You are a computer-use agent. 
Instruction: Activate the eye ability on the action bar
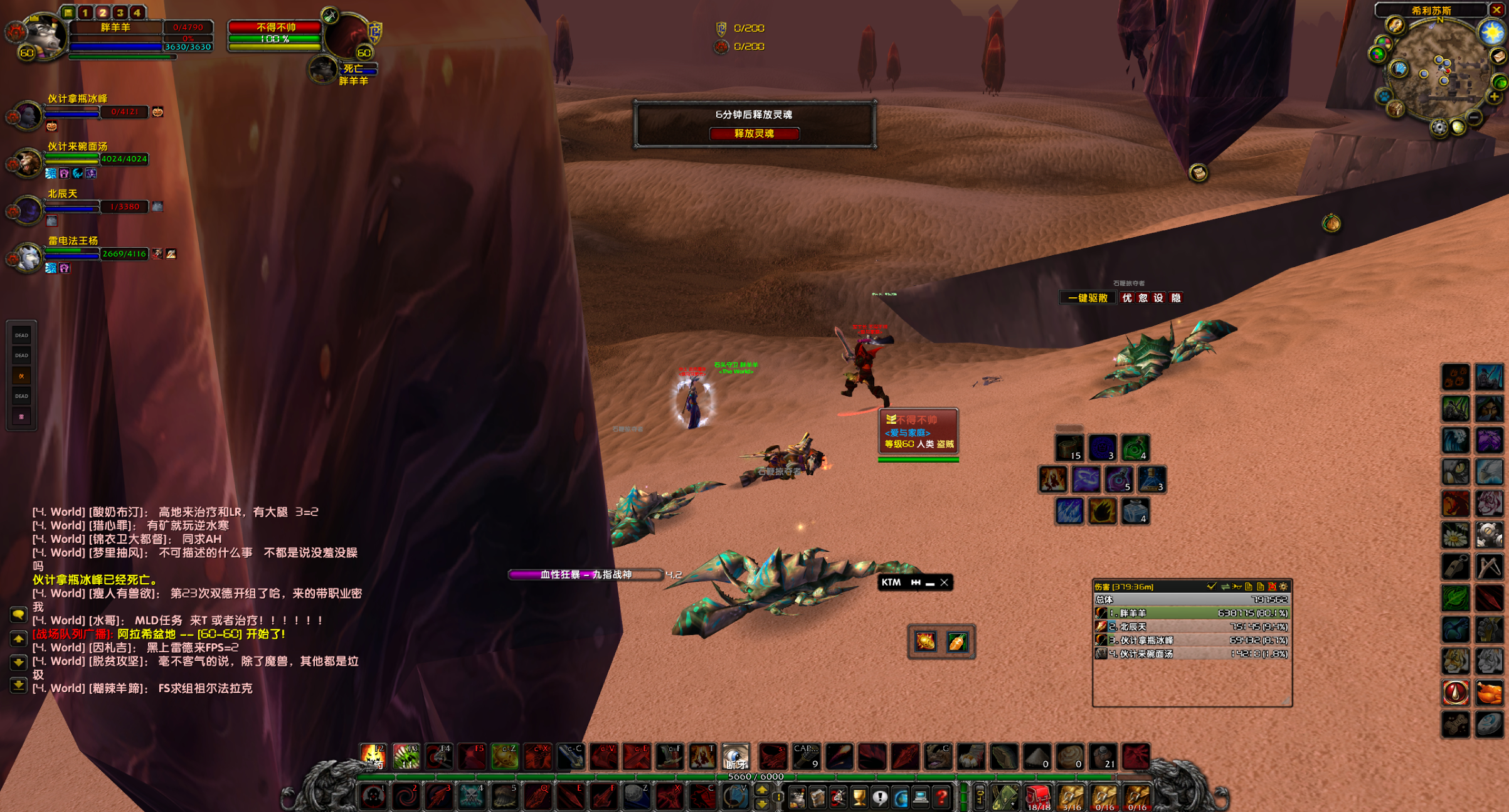click(x=735, y=757)
